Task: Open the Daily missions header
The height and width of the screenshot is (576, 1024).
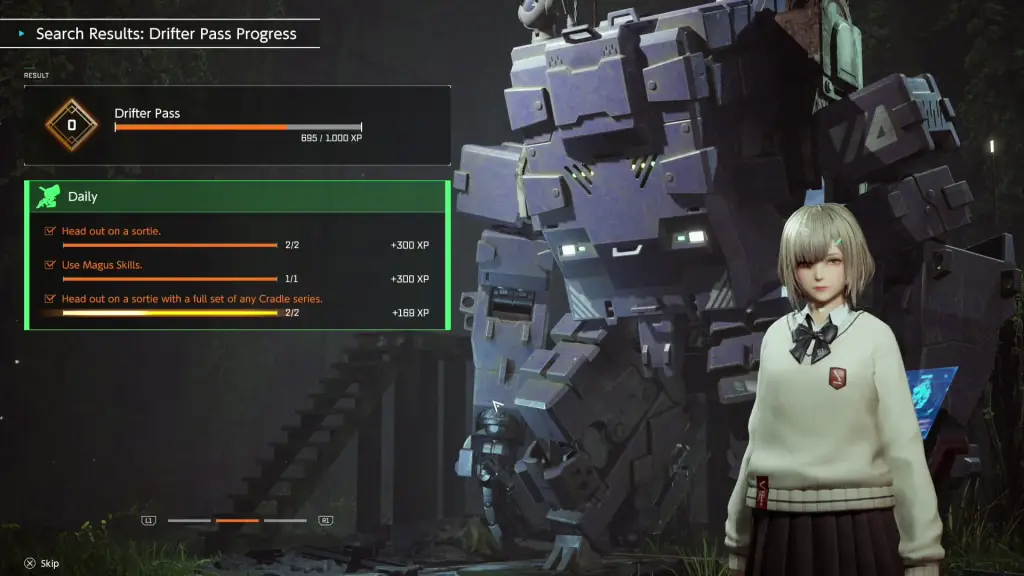Action: 237,197
